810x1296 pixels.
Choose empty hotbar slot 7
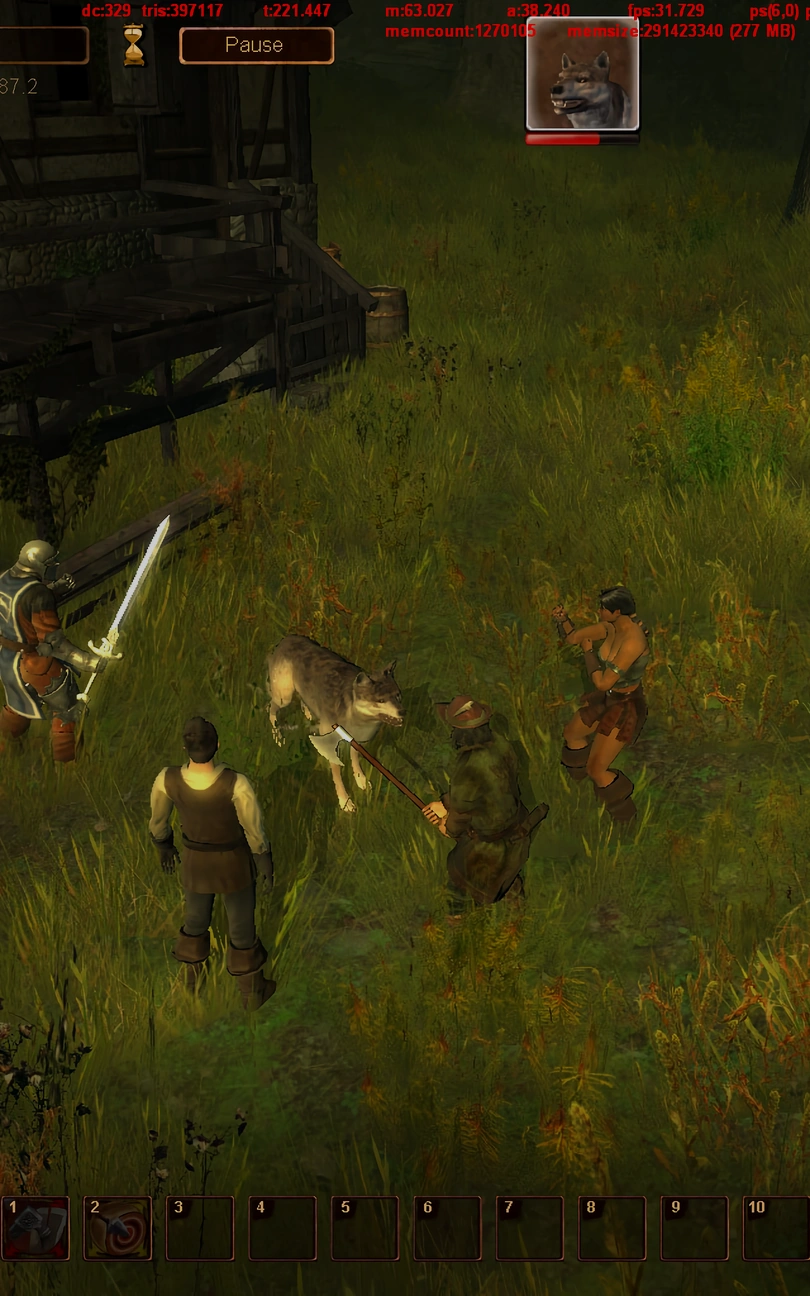click(x=530, y=1229)
